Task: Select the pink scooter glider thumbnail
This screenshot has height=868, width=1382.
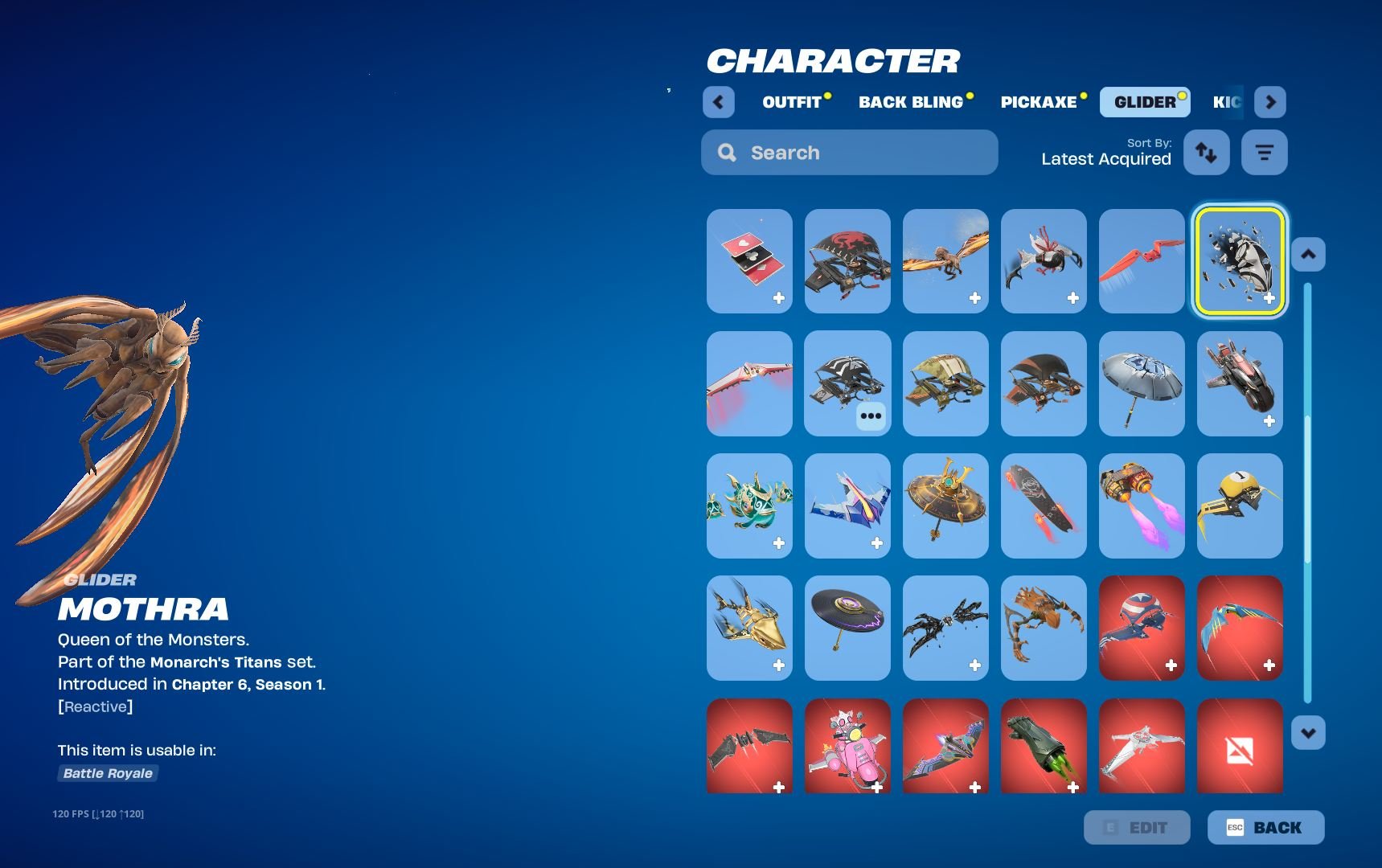Action: pyautogui.click(x=847, y=747)
